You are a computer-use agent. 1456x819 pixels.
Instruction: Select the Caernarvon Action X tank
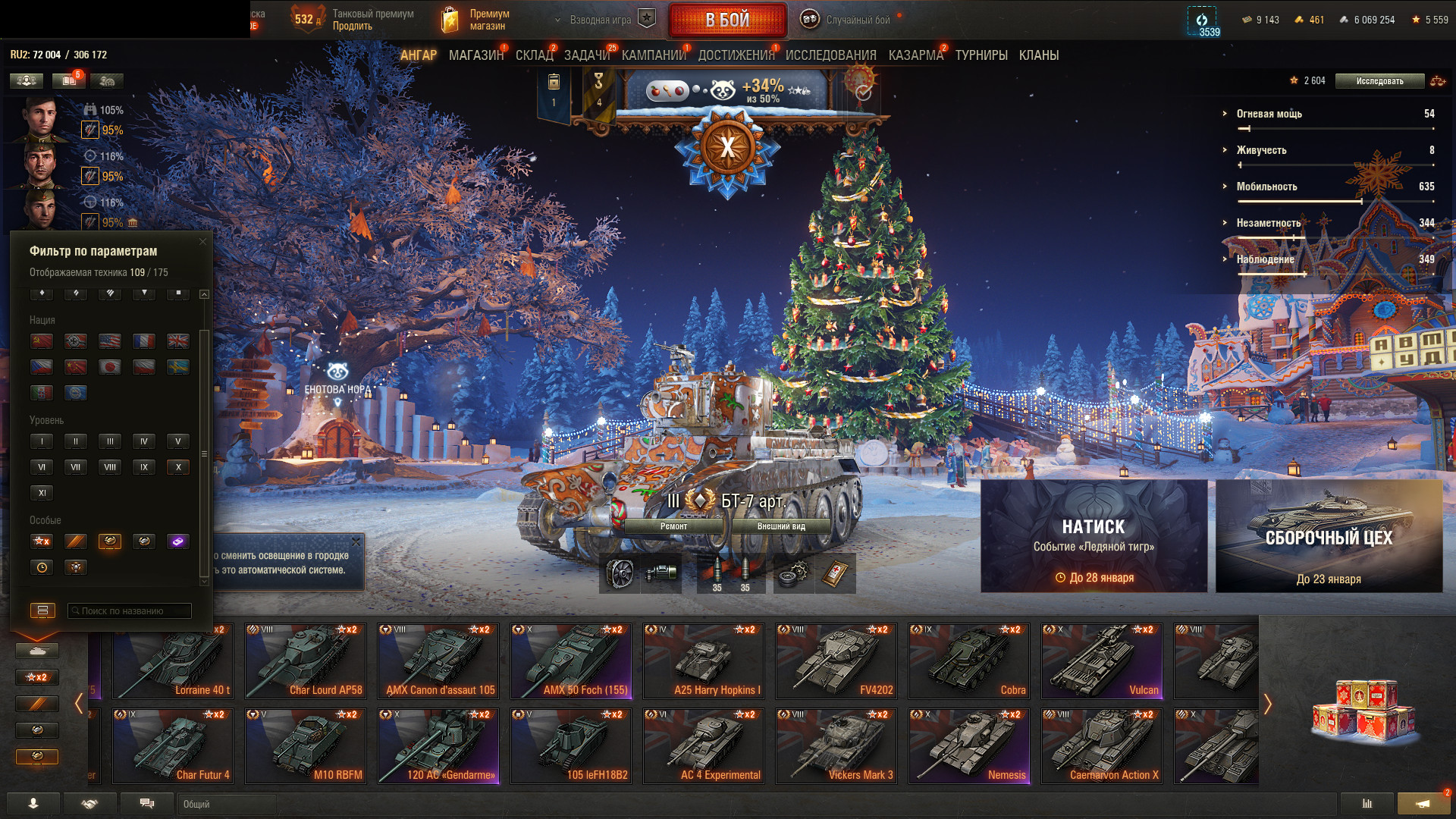tap(1101, 745)
